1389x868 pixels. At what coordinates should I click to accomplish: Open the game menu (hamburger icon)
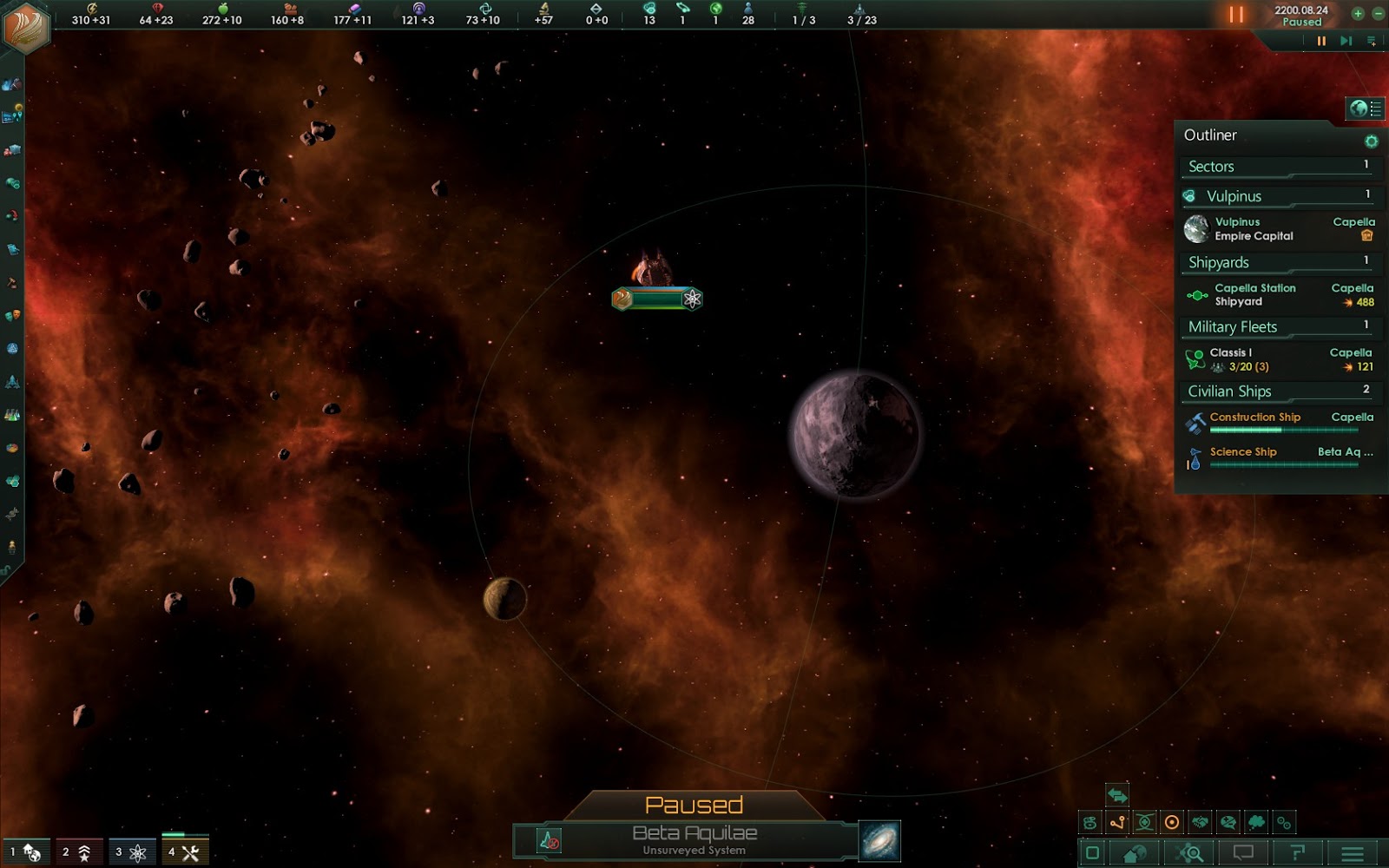click(1353, 852)
